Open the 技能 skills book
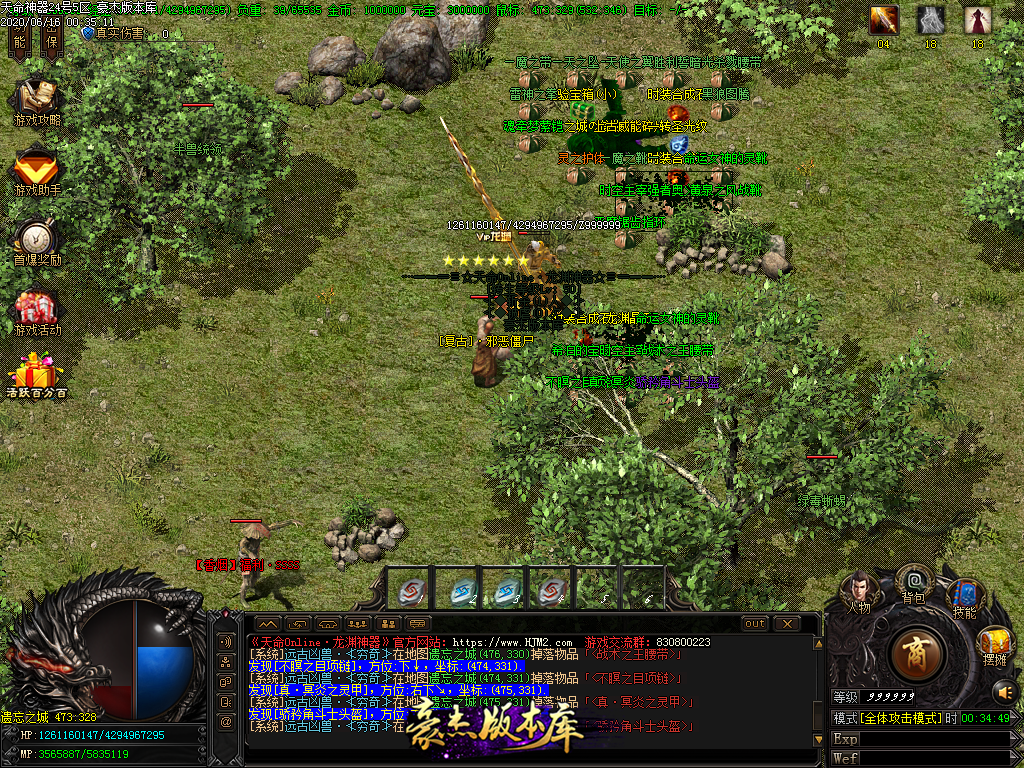Viewport: 1024px width, 768px height. tap(963, 598)
